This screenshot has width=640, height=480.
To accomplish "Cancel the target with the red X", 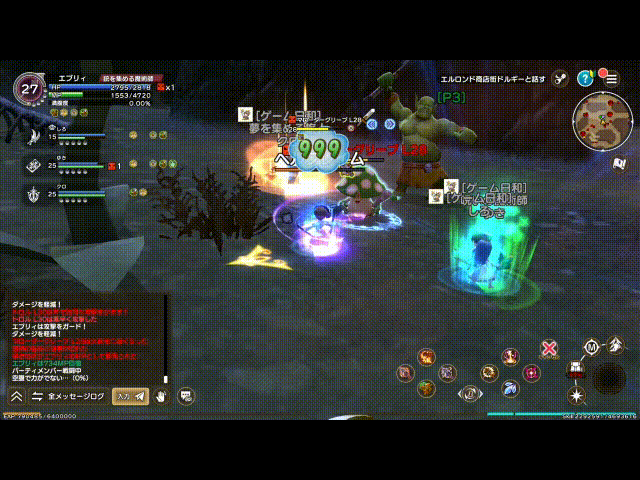I will [549, 349].
